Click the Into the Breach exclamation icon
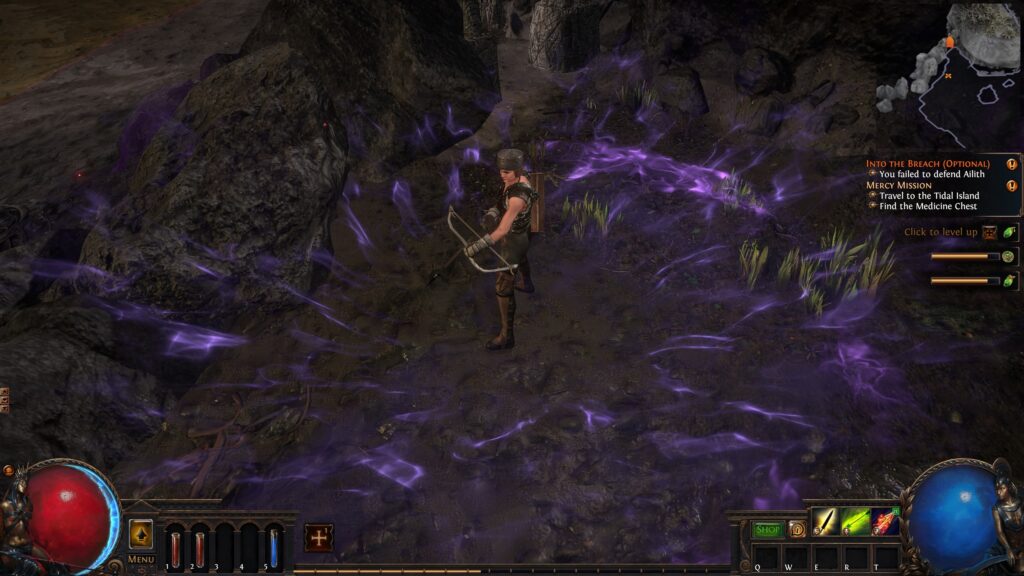1024x576 pixels. coord(1011,163)
